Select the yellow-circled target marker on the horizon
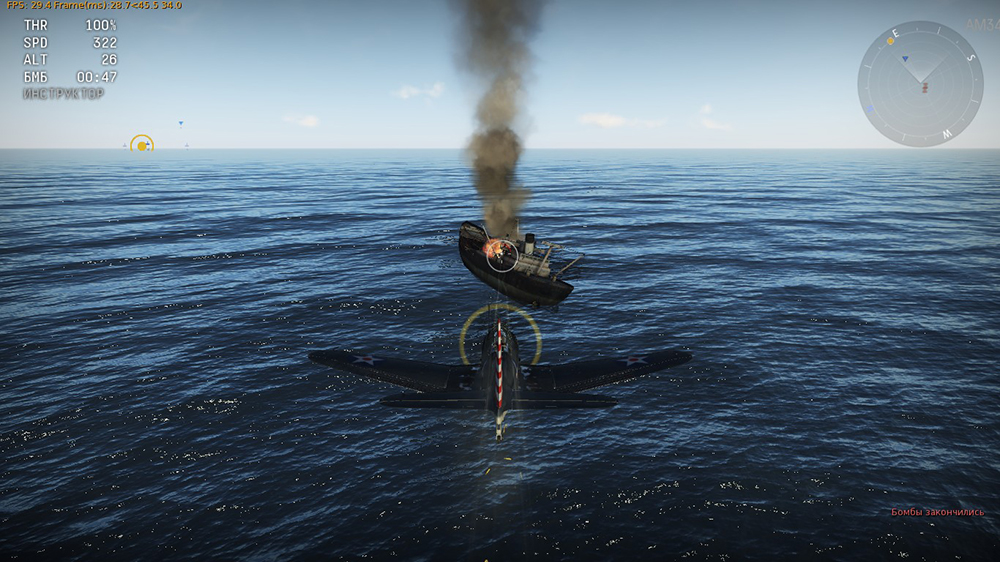 142,145
